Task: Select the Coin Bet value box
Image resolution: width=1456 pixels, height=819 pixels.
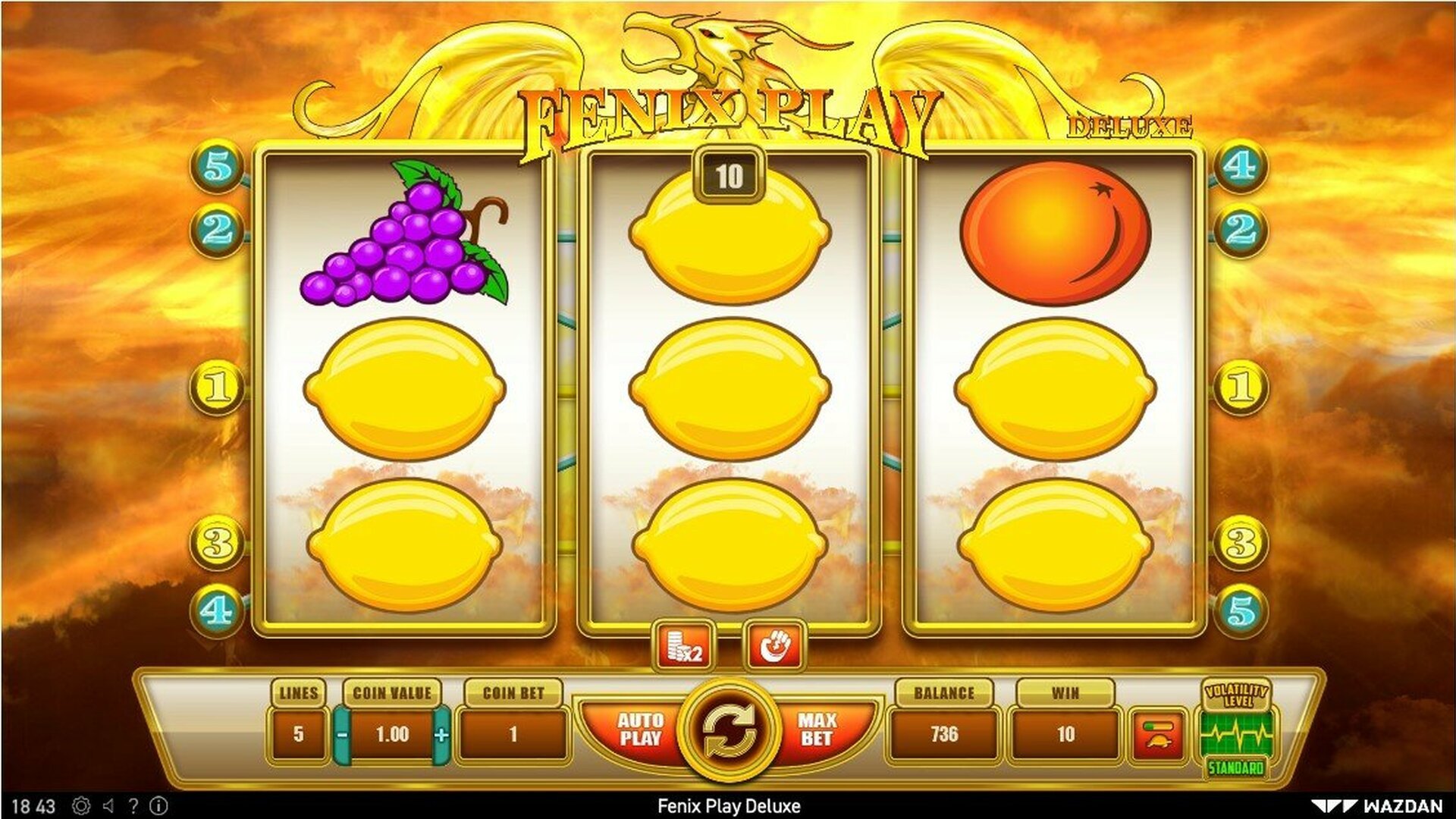Action: pos(513,734)
